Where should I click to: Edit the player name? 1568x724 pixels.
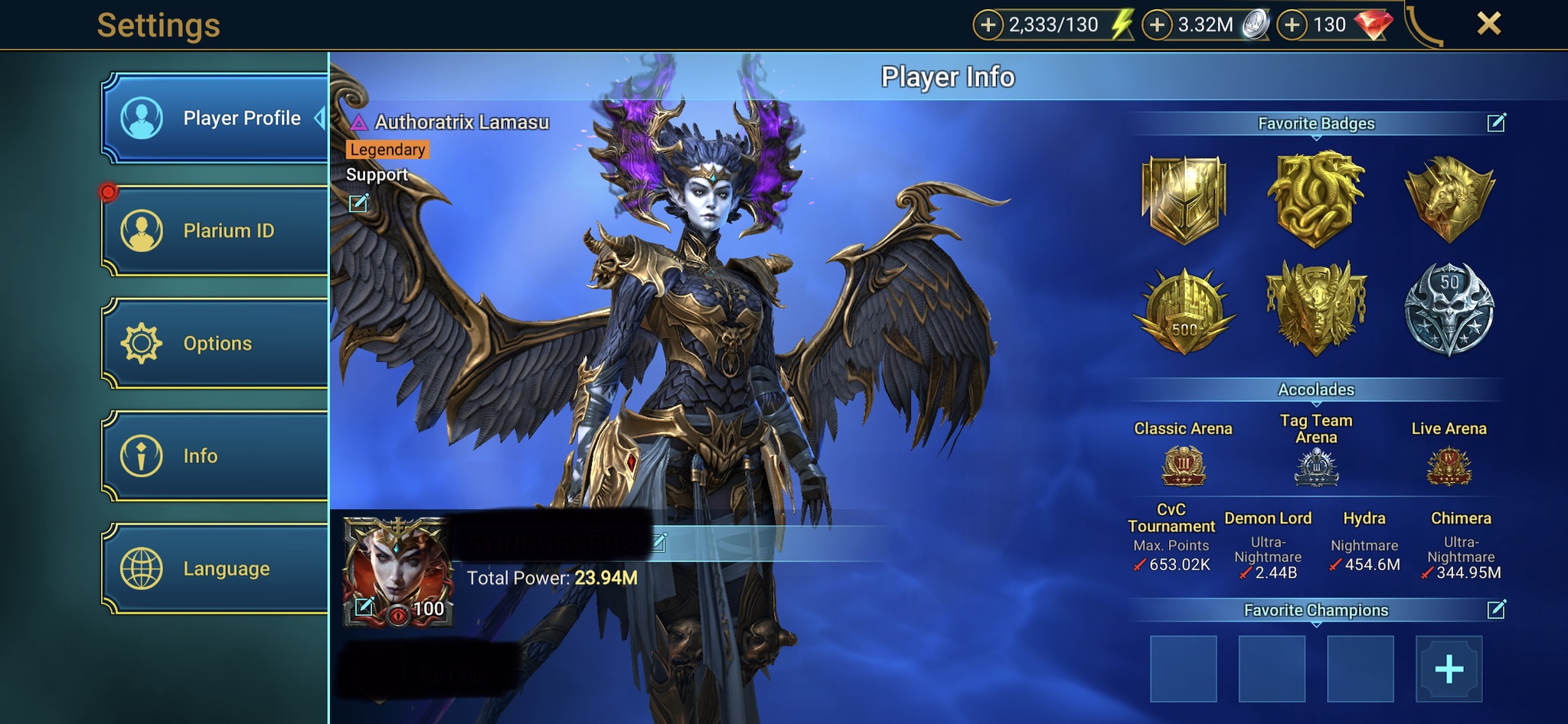tap(660, 542)
